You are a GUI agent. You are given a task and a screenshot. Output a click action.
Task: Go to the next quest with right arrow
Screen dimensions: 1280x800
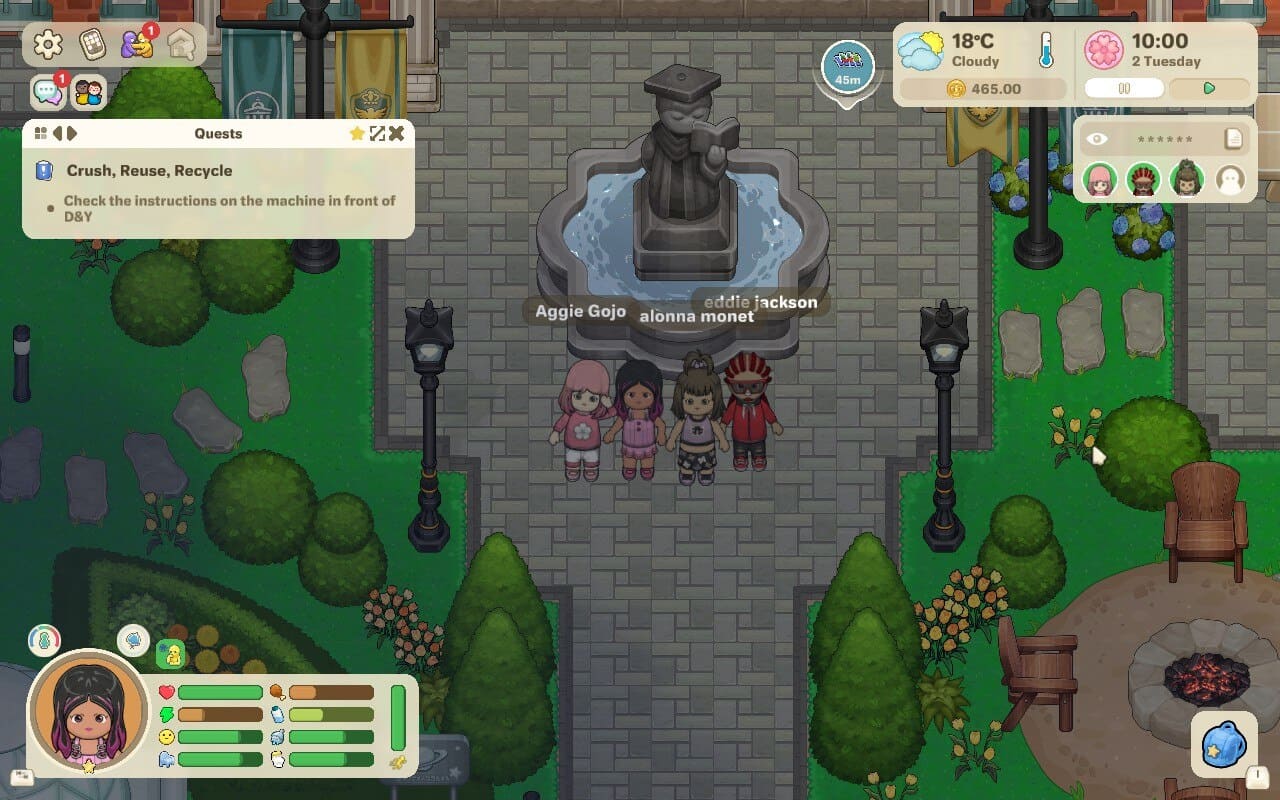coord(72,133)
